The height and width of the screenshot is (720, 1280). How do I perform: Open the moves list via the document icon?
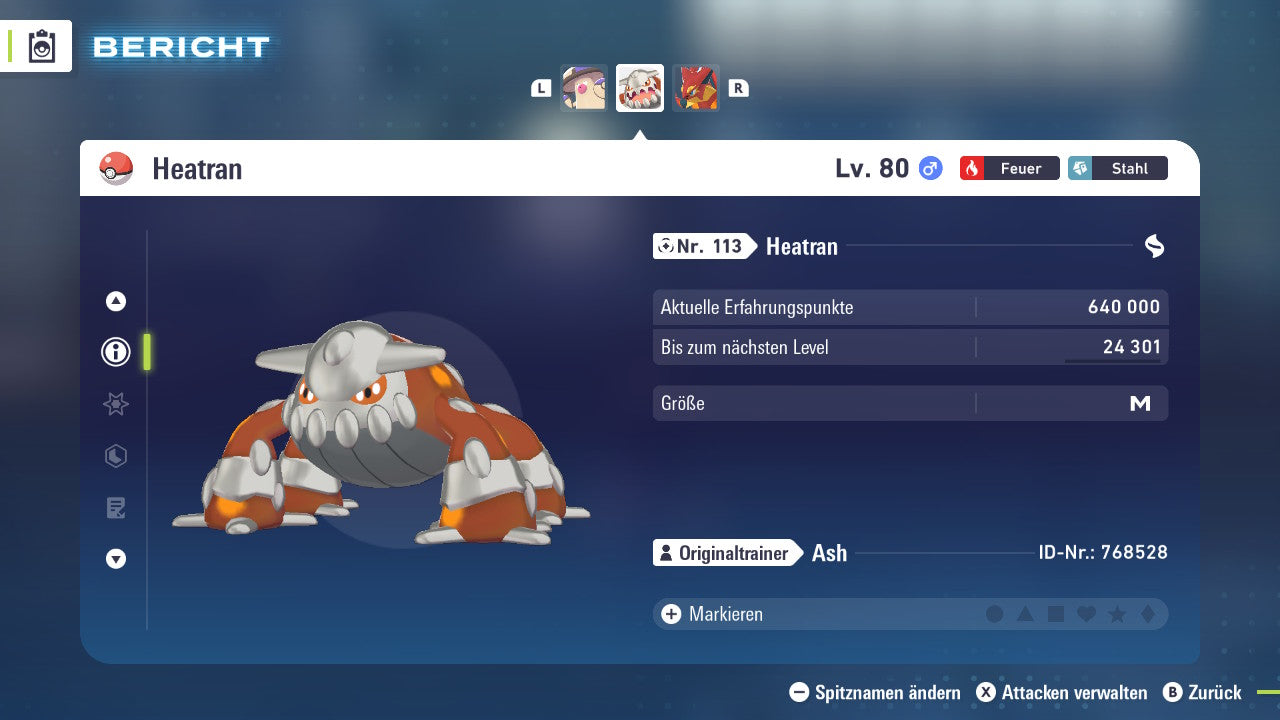(x=115, y=508)
